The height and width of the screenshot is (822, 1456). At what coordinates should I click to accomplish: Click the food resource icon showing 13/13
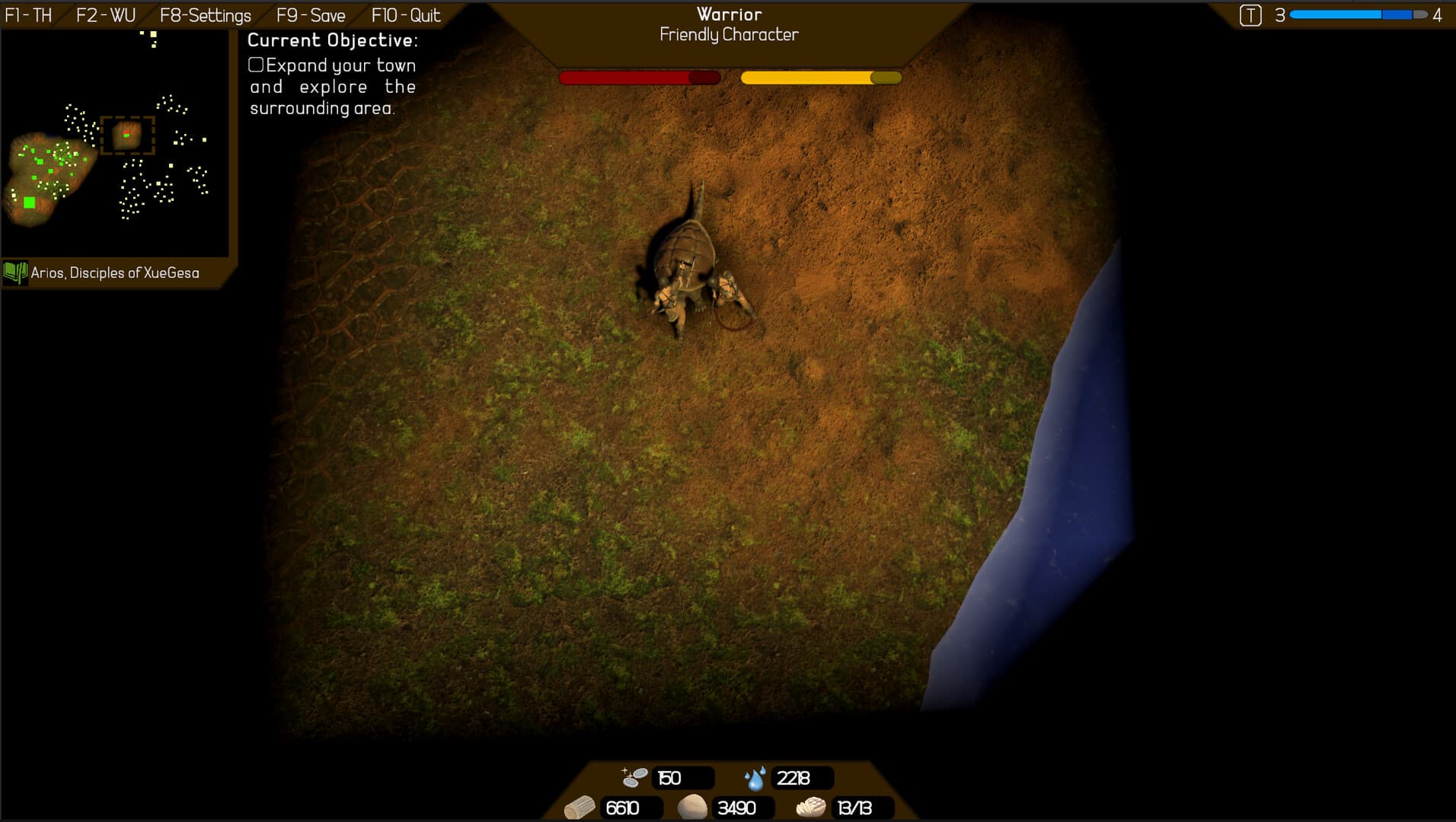pyautogui.click(x=811, y=808)
